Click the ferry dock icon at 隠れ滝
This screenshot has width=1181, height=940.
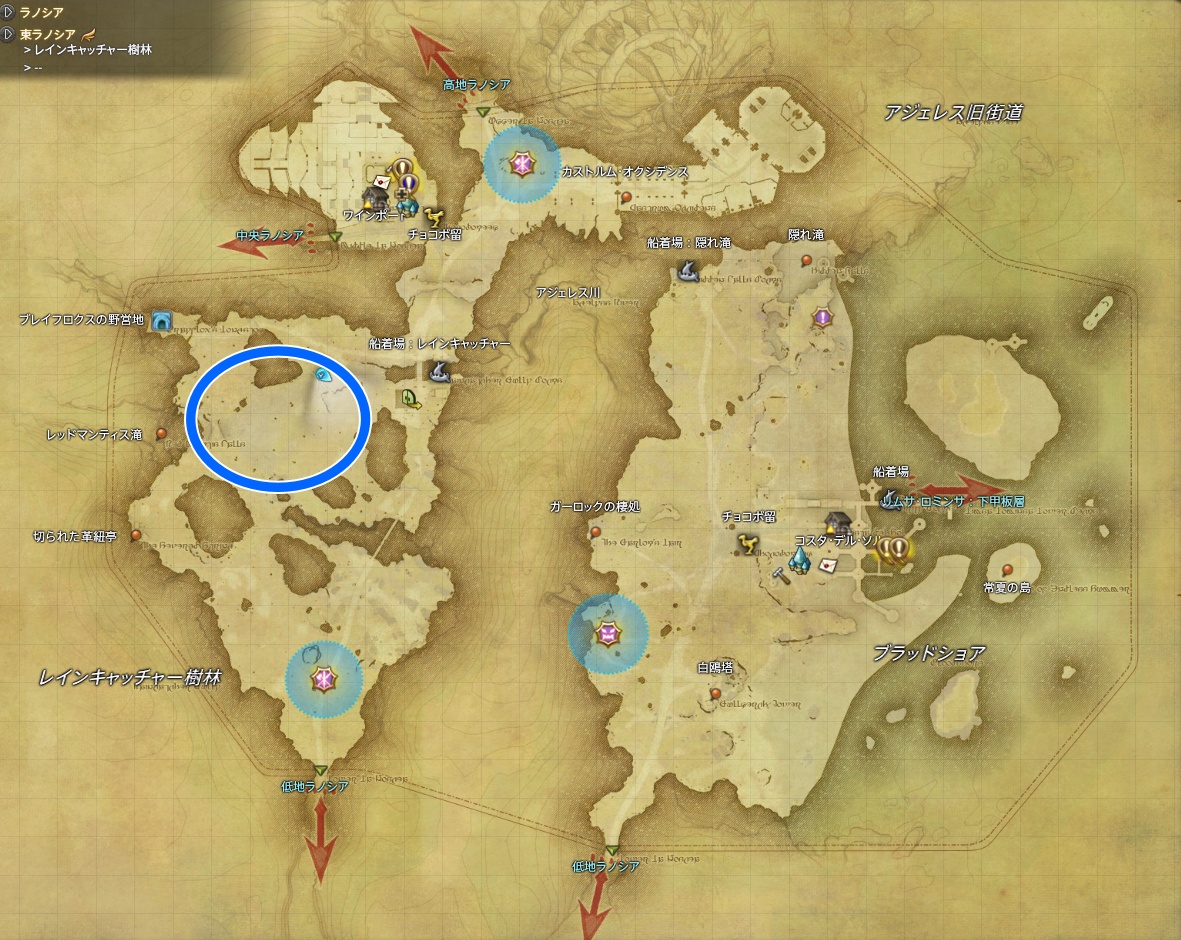pos(688,269)
